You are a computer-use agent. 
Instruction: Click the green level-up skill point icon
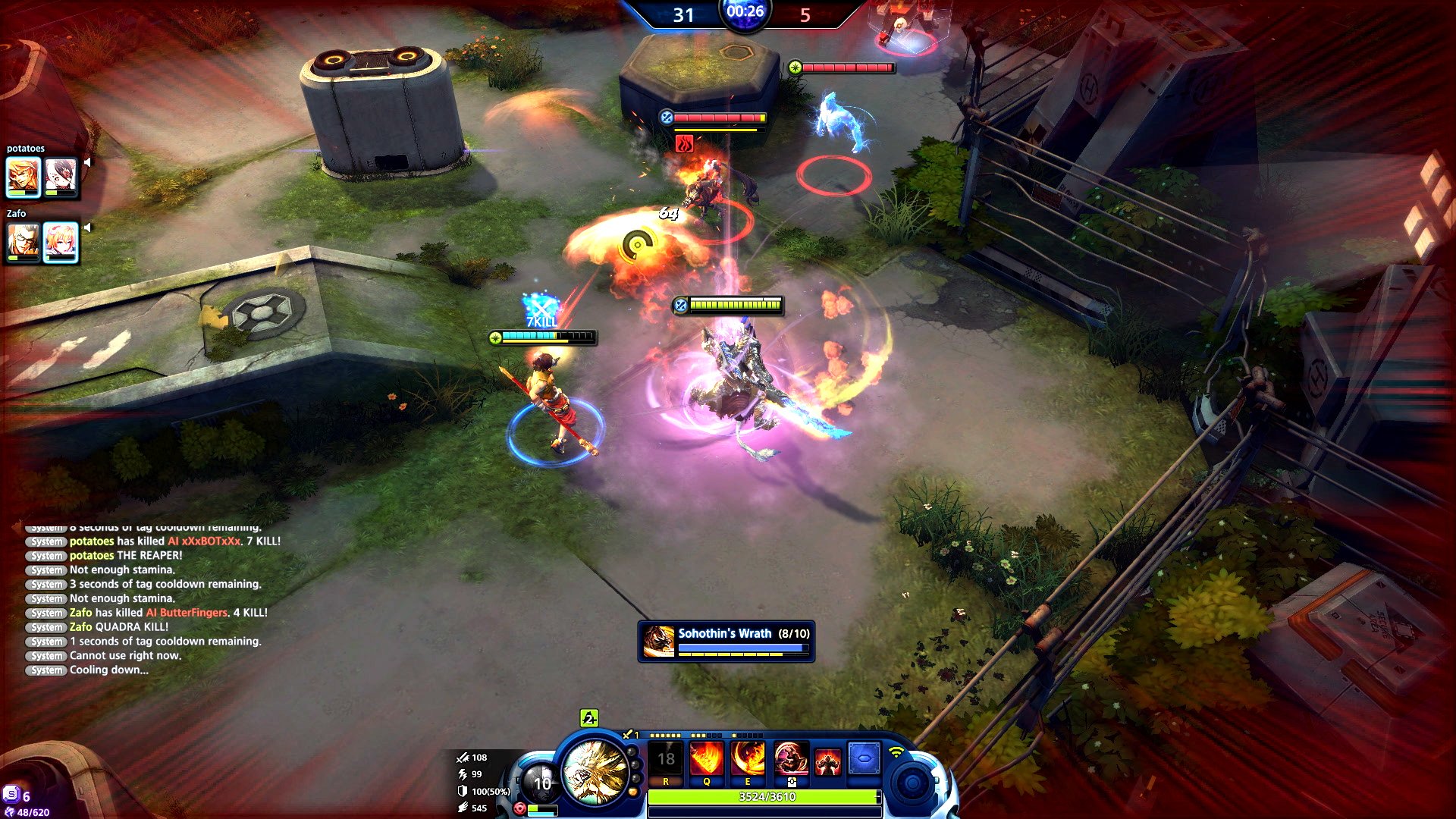tap(589, 717)
